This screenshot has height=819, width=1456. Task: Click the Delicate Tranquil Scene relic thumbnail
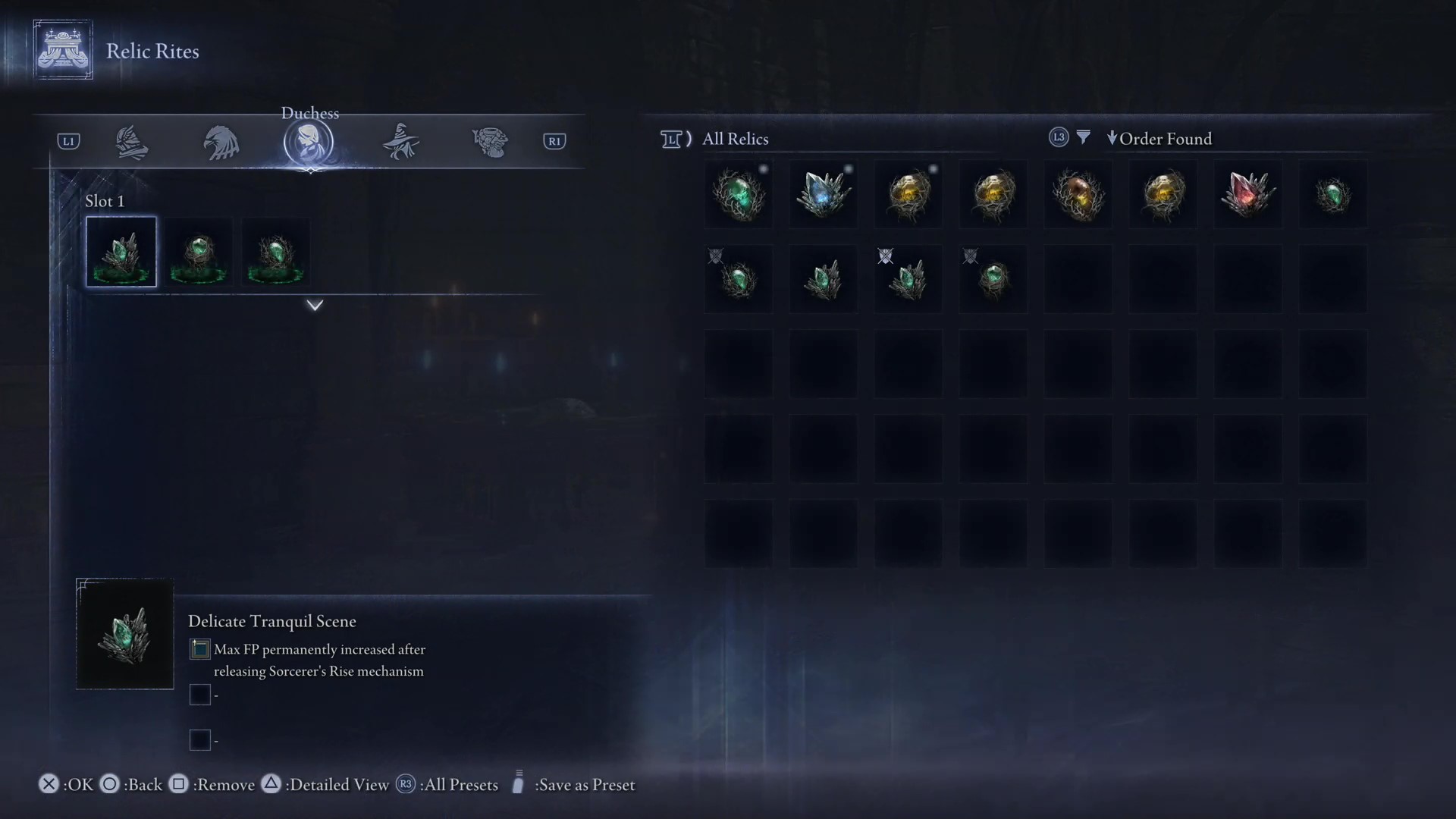(x=124, y=634)
